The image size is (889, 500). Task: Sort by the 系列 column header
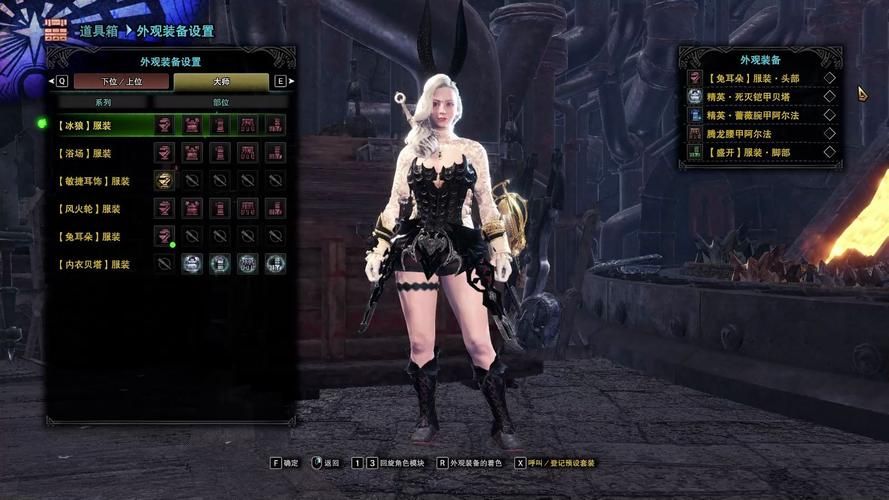103,102
